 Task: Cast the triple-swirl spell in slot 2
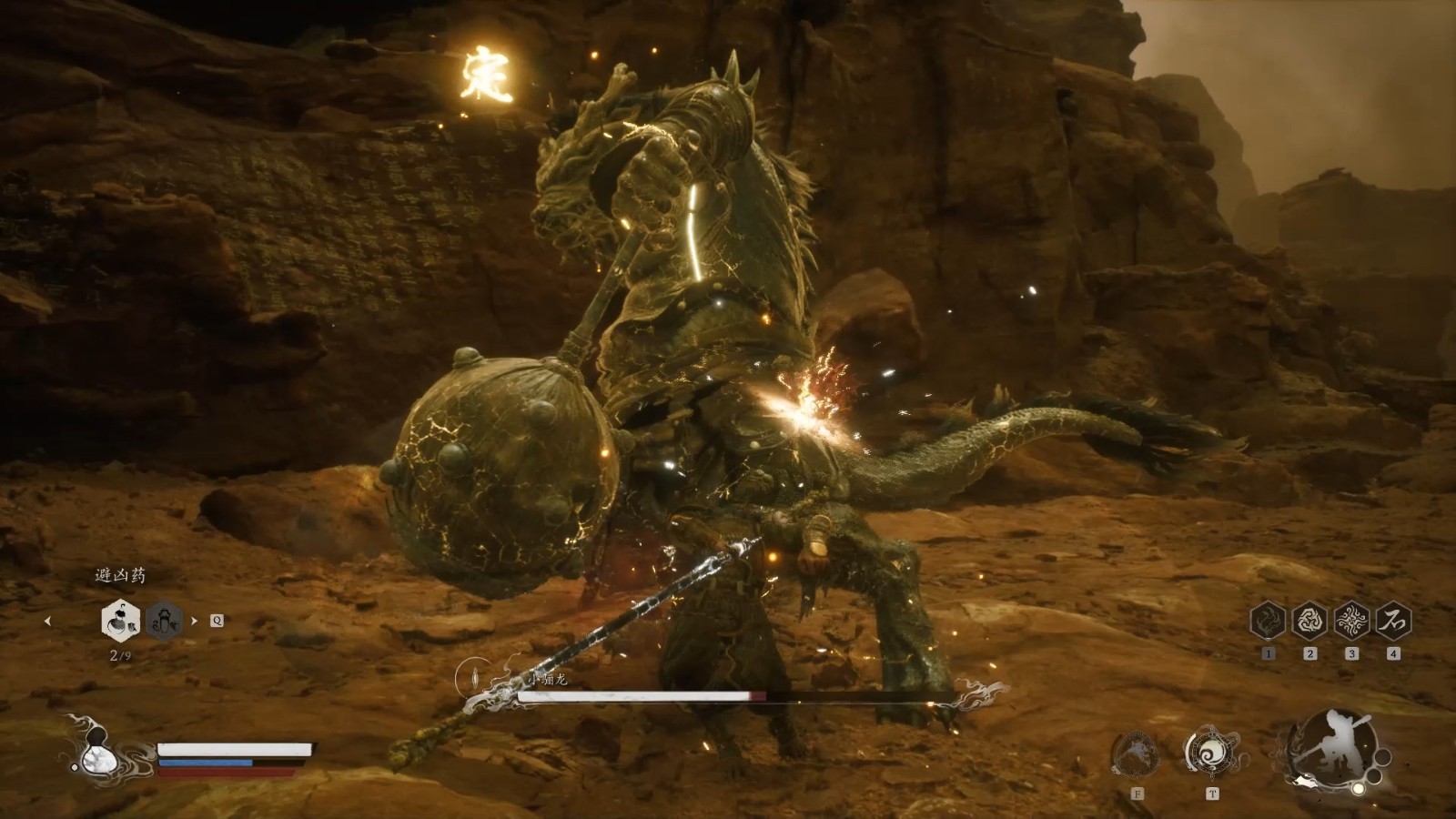click(x=1309, y=621)
